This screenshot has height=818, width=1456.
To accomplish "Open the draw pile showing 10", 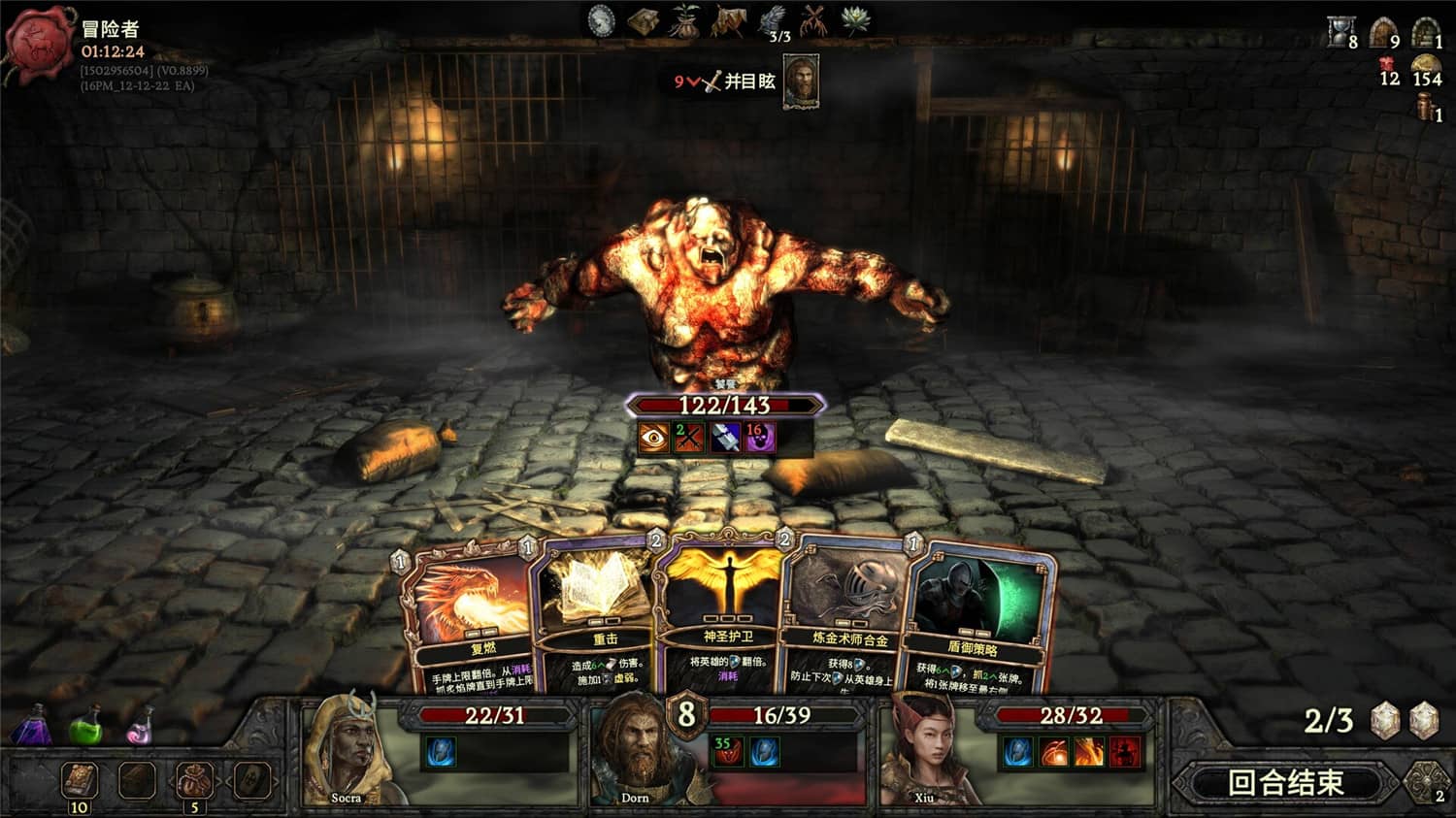I will pyautogui.click(x=79, y=781).
